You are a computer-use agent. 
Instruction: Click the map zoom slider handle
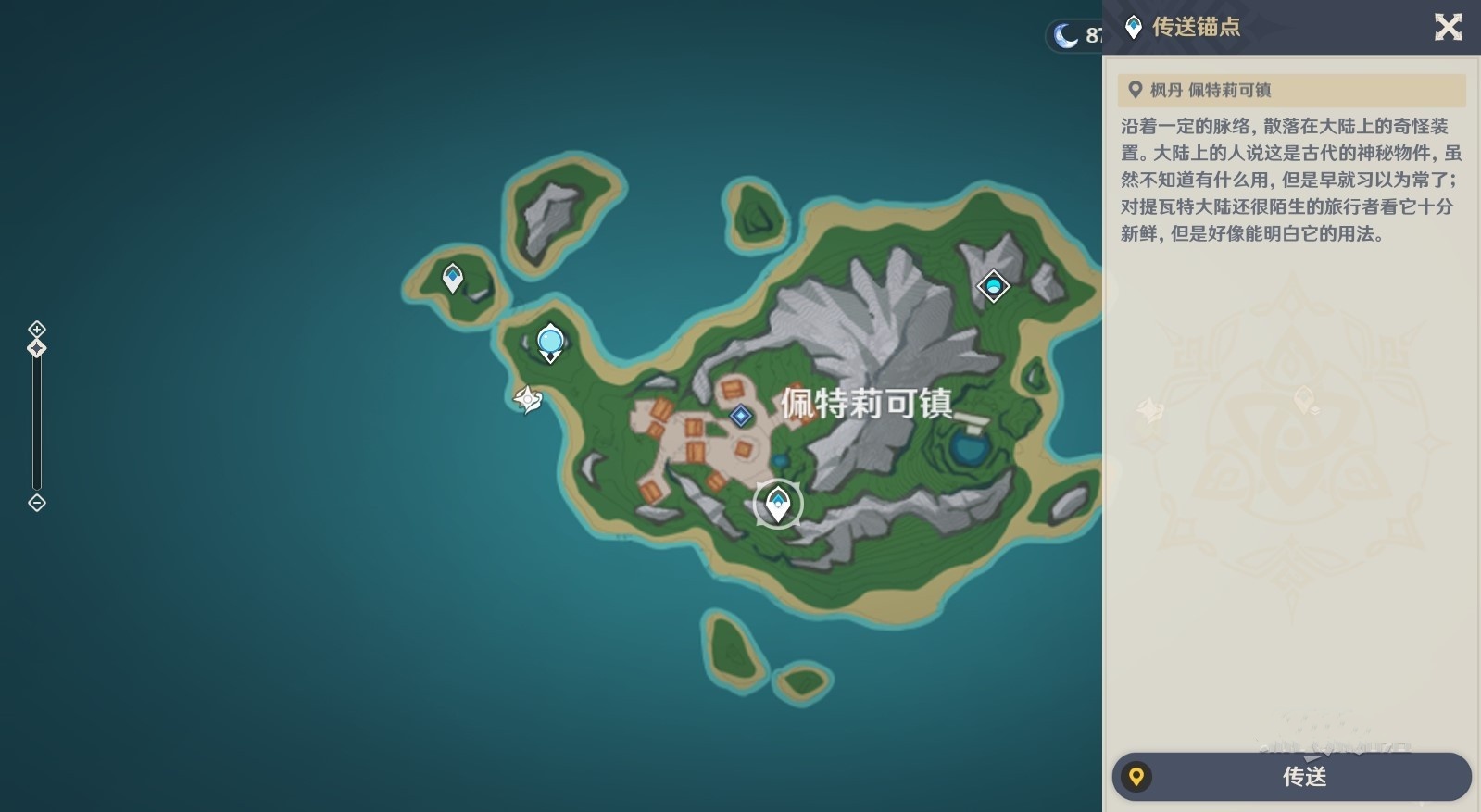[x=37, y=348]
